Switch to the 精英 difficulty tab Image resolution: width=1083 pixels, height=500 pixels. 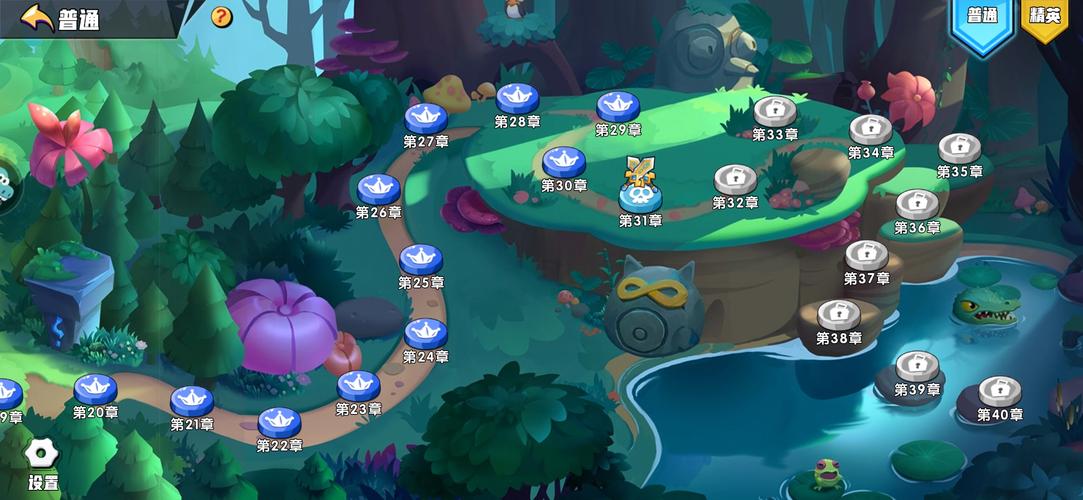(1046, 16)
